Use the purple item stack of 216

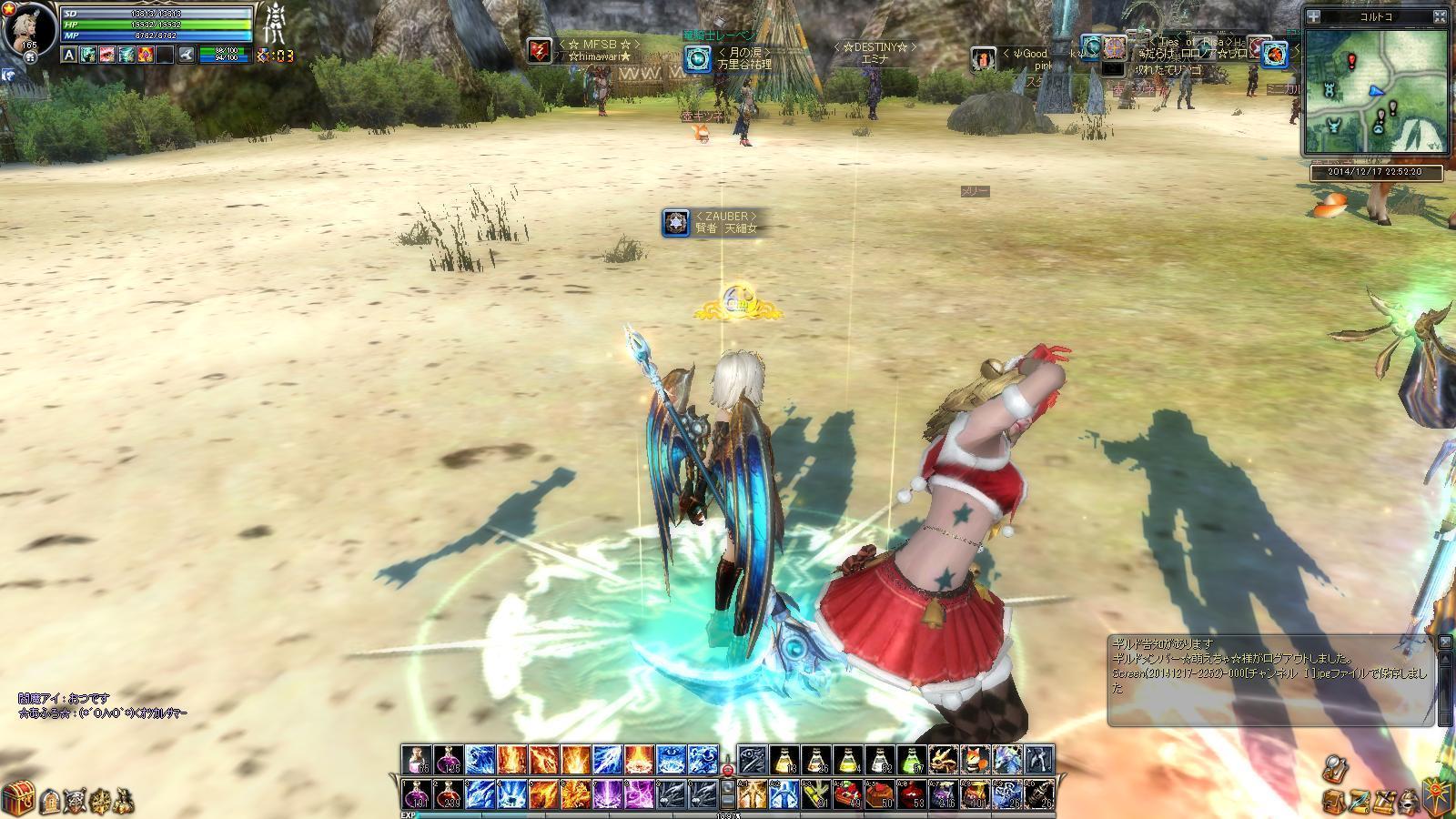pyautogui.click(x=945, y=794)
